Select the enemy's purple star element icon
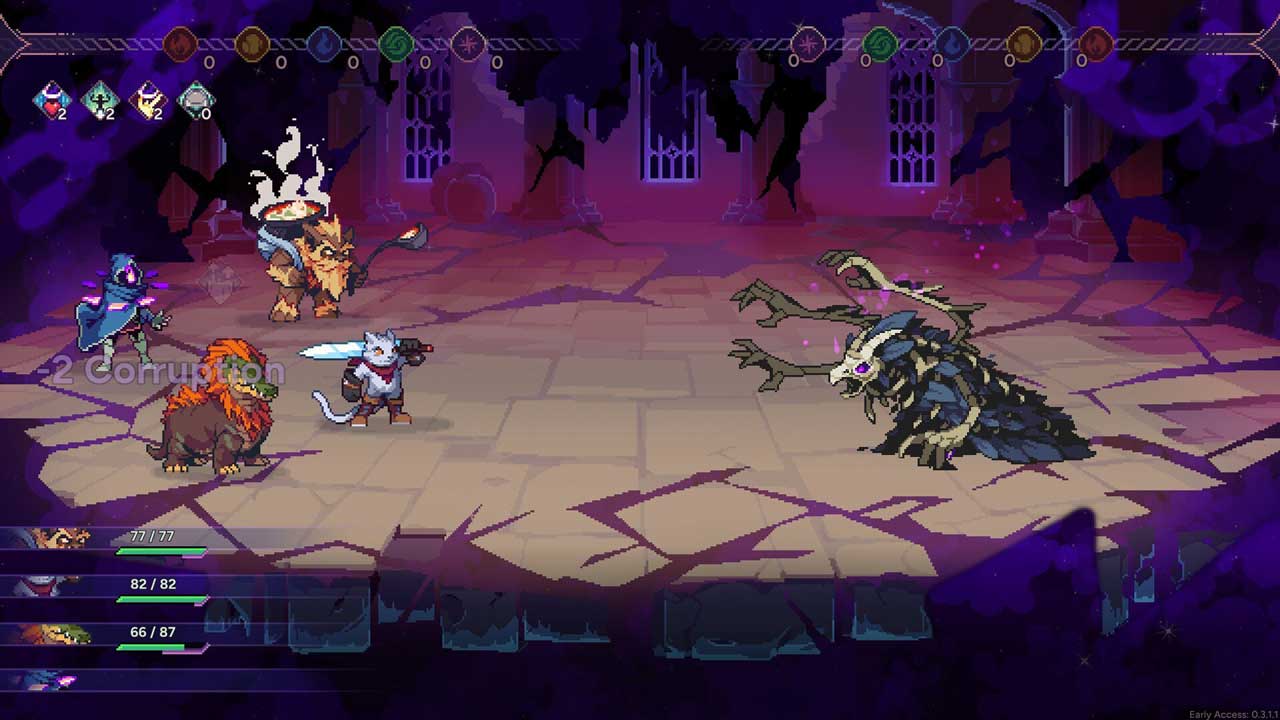Viewport: 1280px width, 720px height. tap(808, 45)
